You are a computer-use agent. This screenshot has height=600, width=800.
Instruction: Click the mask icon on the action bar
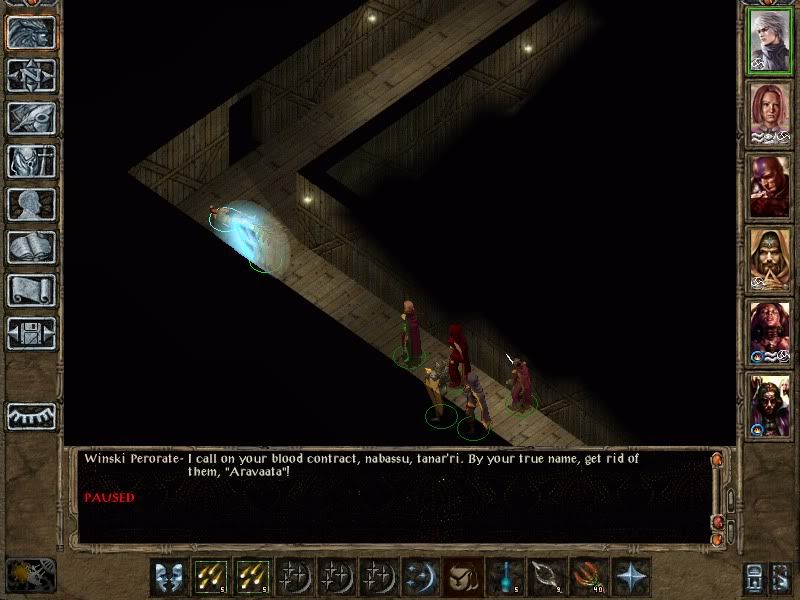(169, 578)
